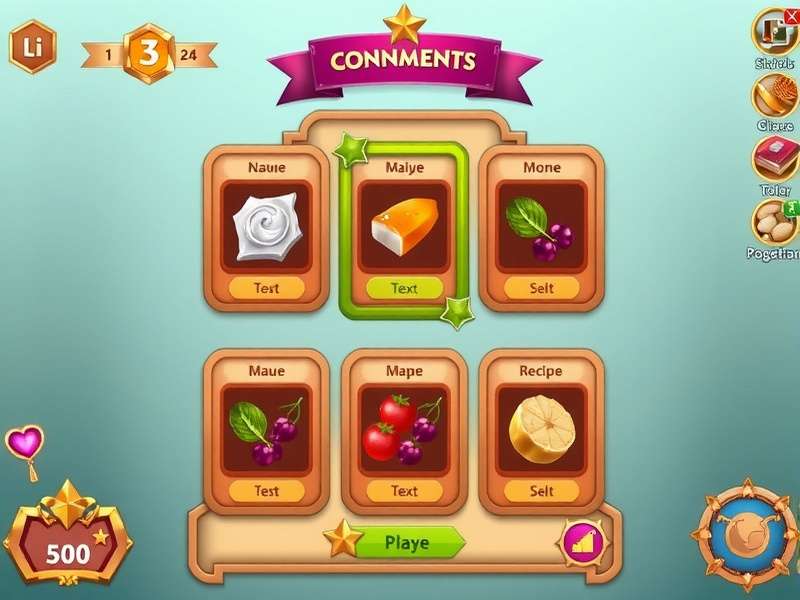Select the Naue white rose card

(x=266, y=227)
